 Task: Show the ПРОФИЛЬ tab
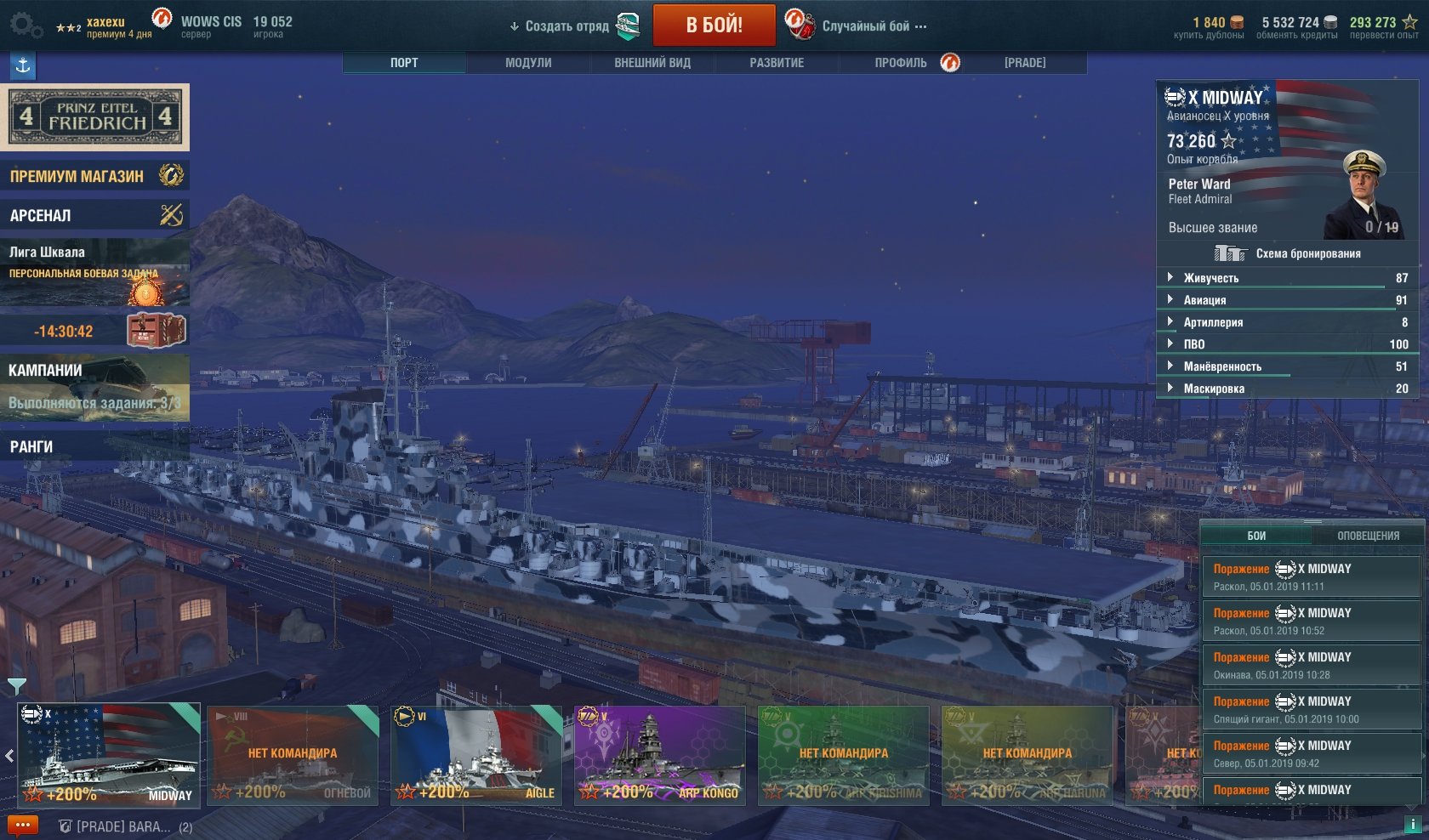tap(901, 63)
